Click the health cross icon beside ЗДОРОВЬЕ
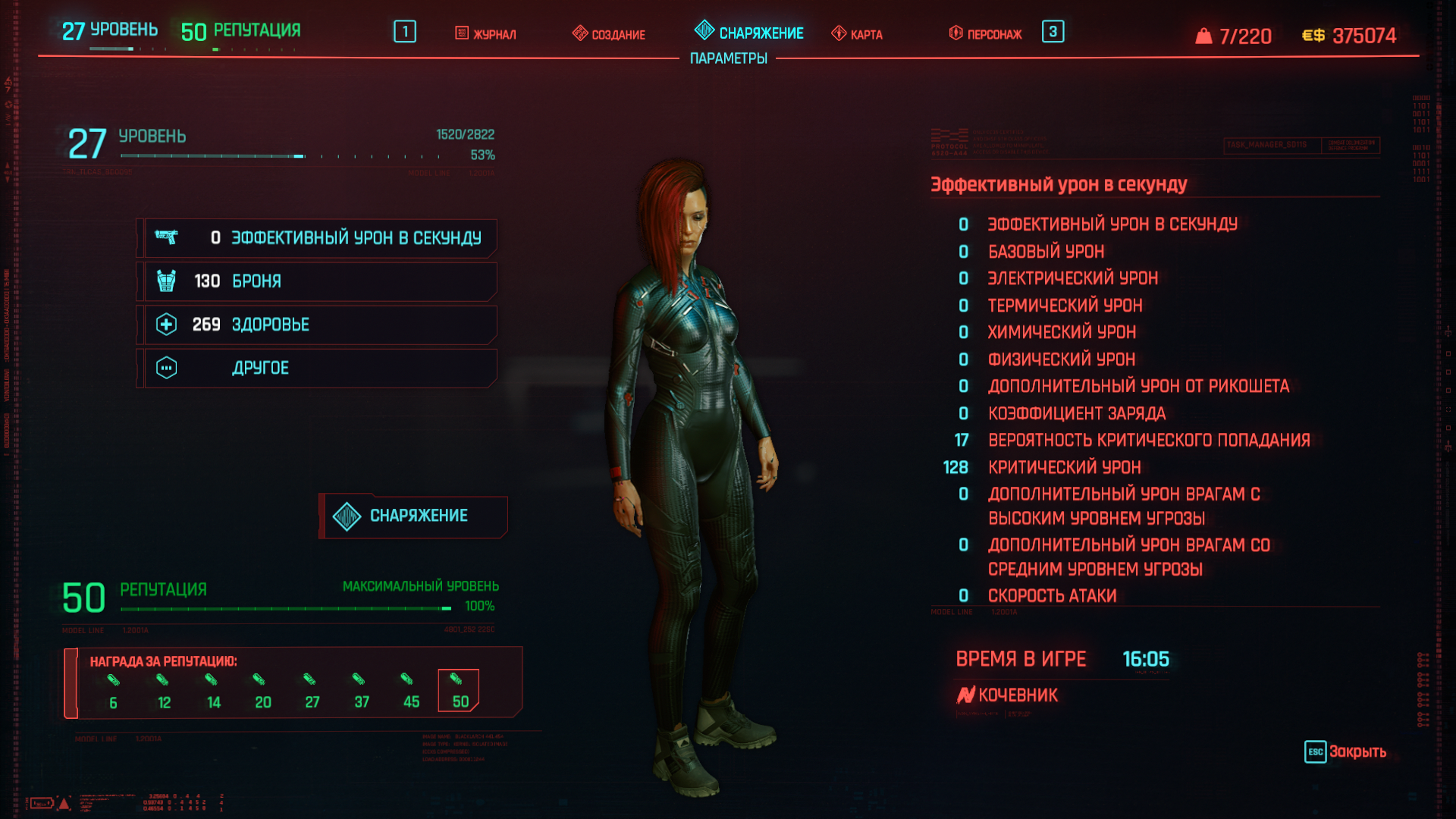 (168, 324)
